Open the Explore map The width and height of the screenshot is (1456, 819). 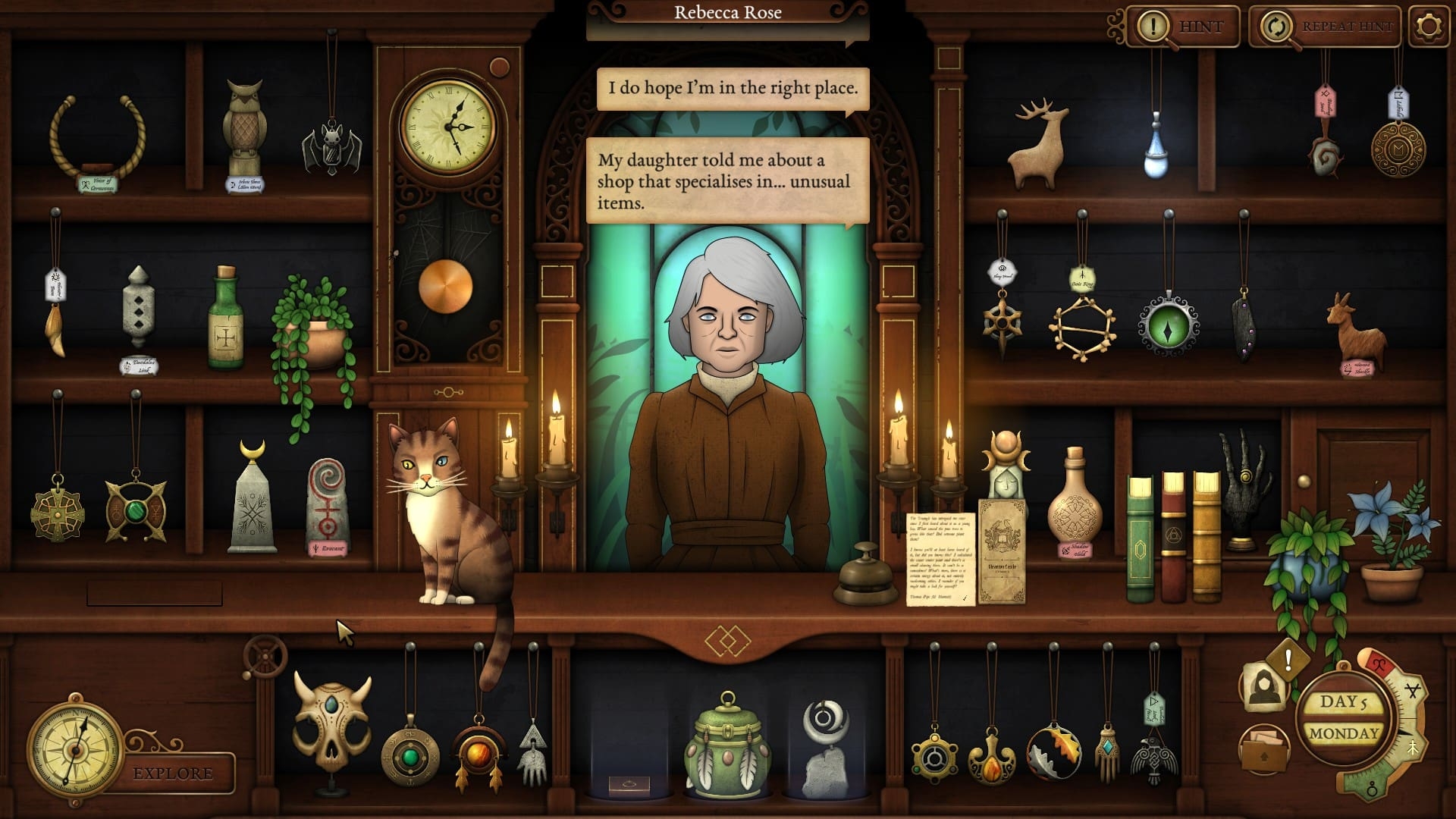pyautogui.click(x=173, y=773)
